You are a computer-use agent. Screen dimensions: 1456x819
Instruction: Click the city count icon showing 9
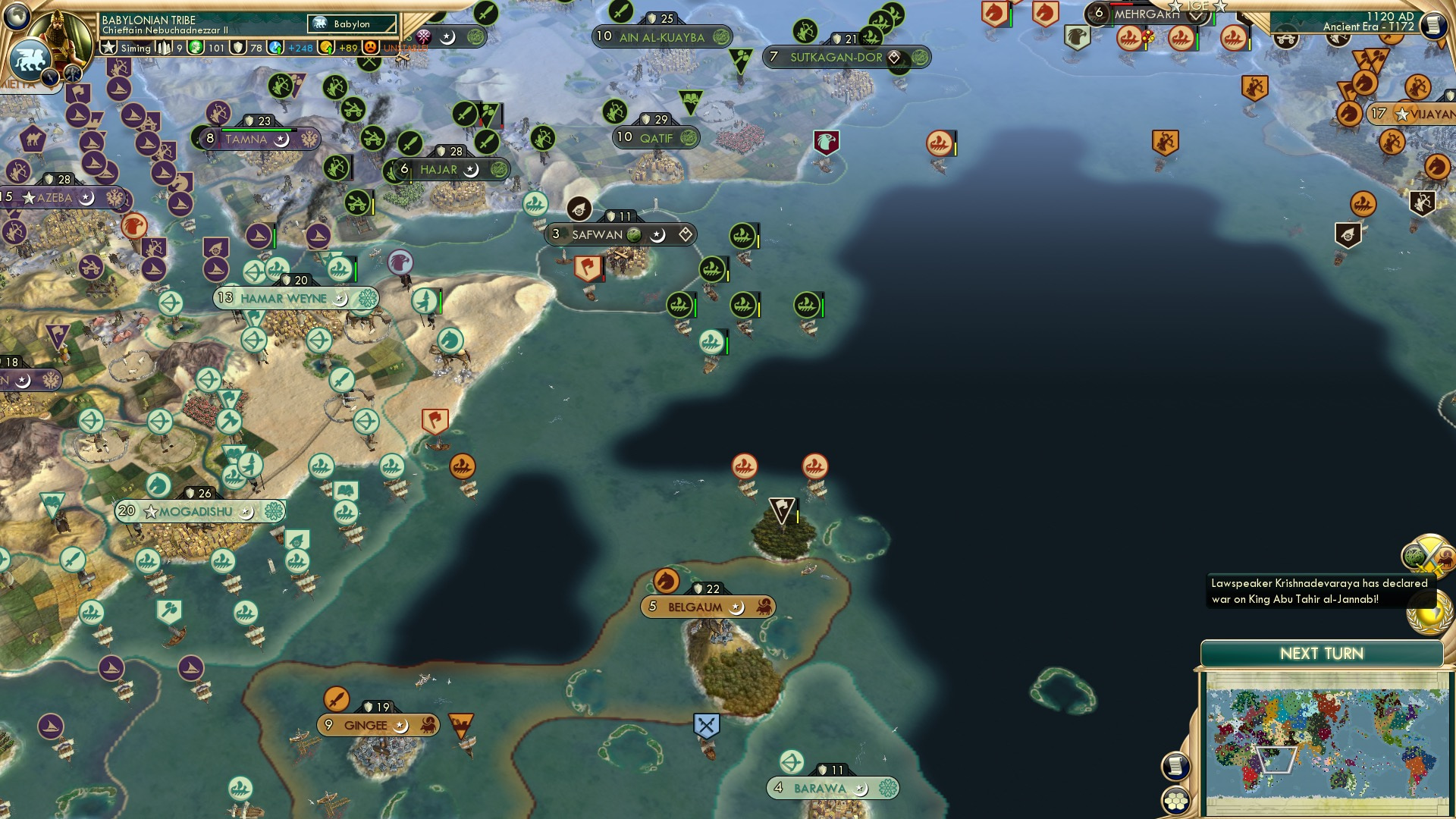point(163,47)
